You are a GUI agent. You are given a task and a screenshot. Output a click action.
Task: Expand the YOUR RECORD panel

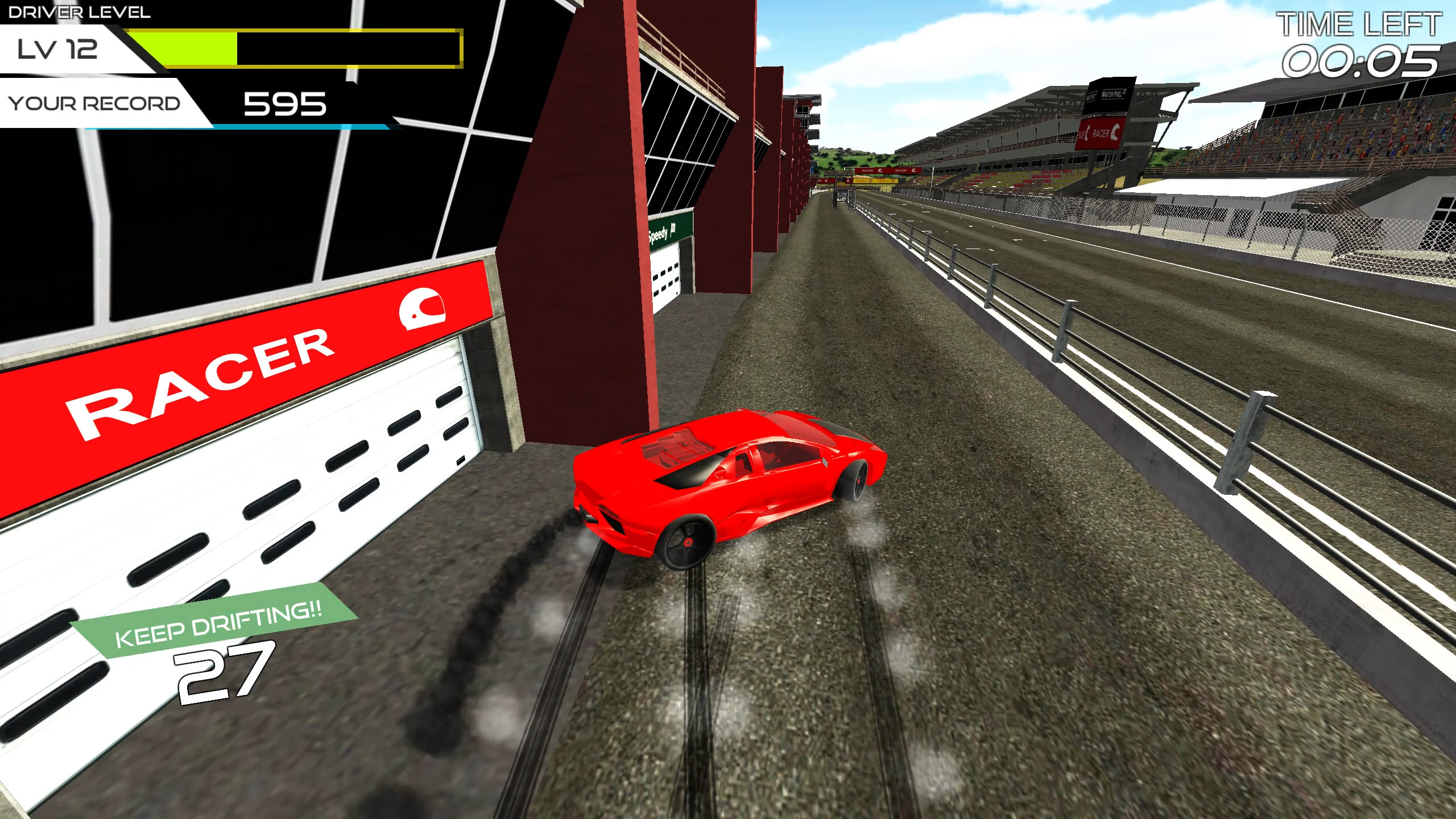pos(94,102)
